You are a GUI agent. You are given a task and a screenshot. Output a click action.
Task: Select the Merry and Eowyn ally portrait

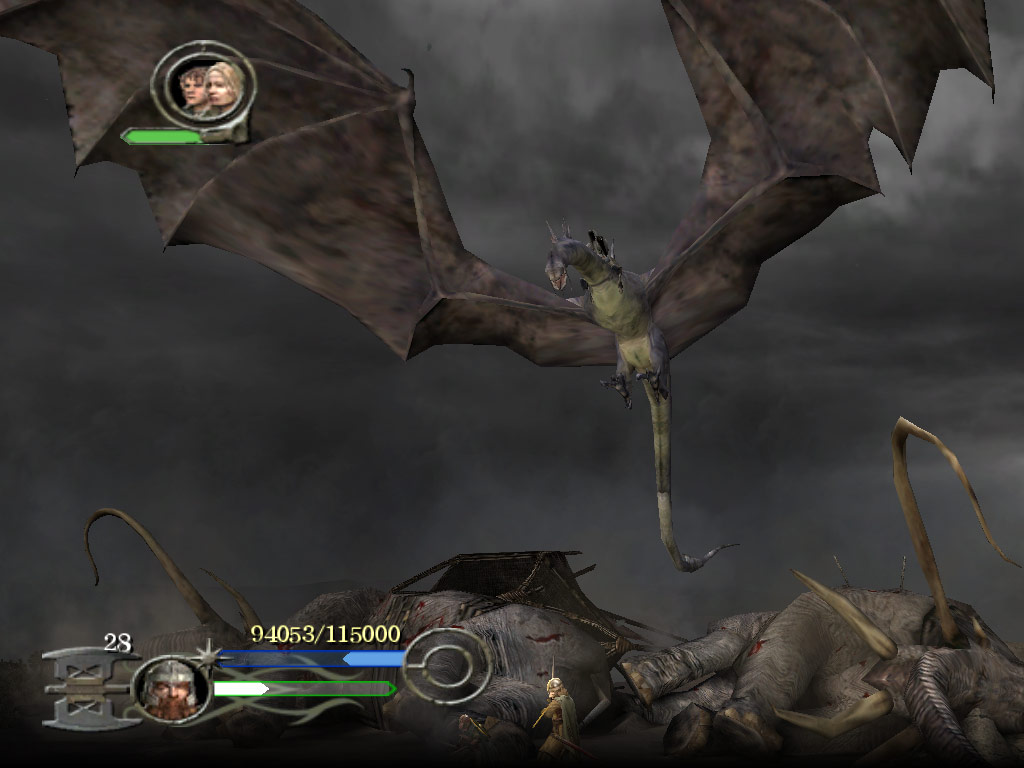click(x=203, y=86)
